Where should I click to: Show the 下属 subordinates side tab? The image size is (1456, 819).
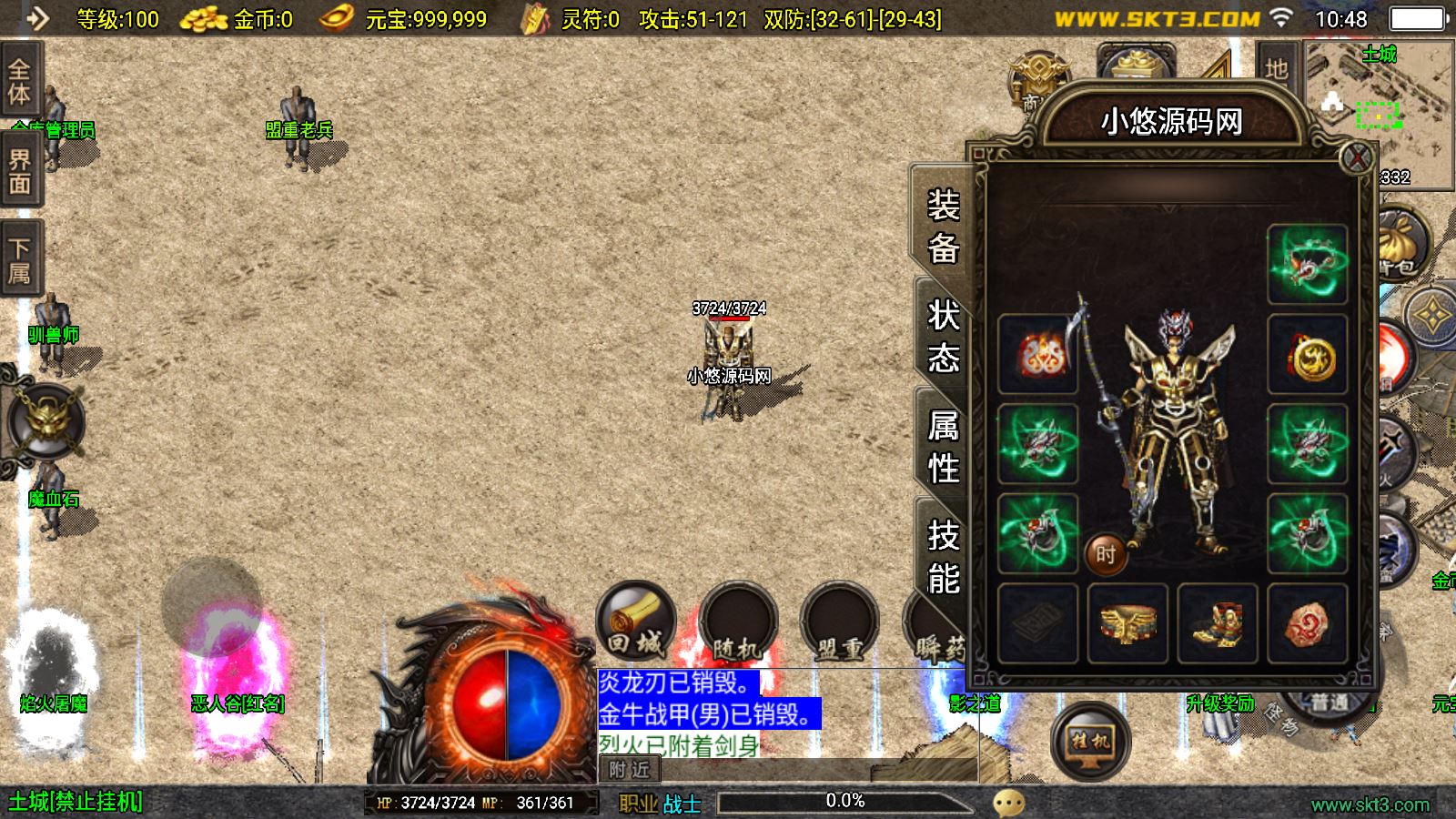tap(20, 260)
